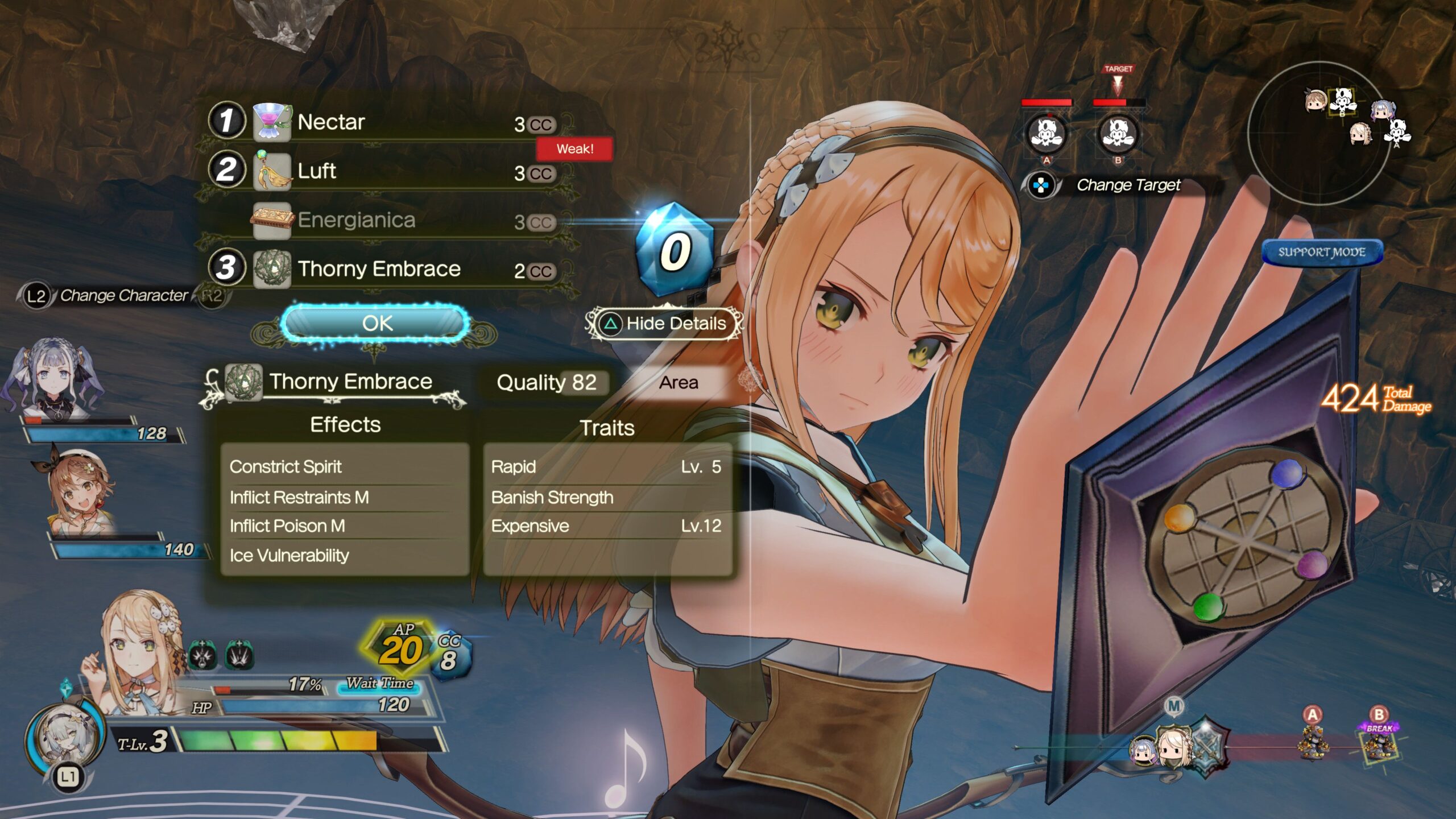Toggle the Support Mode button

coord(1322,252)
